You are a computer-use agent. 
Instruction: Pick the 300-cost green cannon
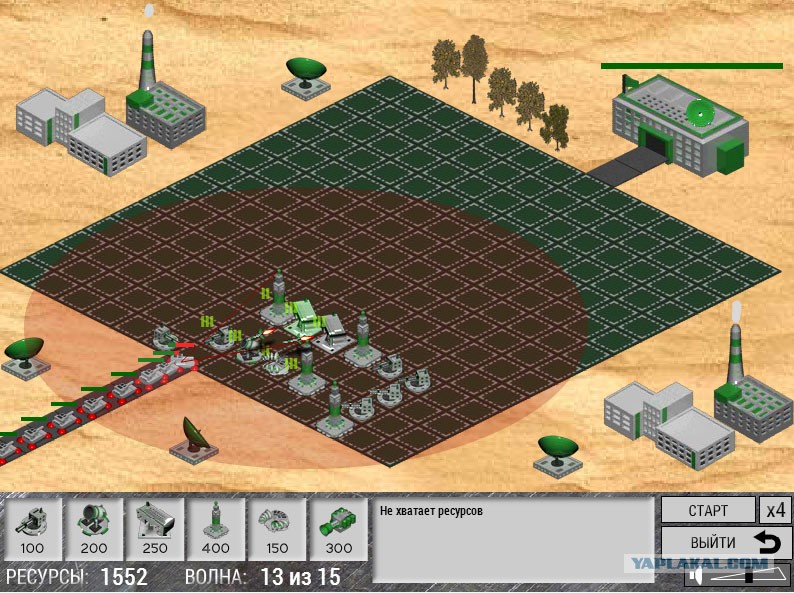click(x=338, y=529)
